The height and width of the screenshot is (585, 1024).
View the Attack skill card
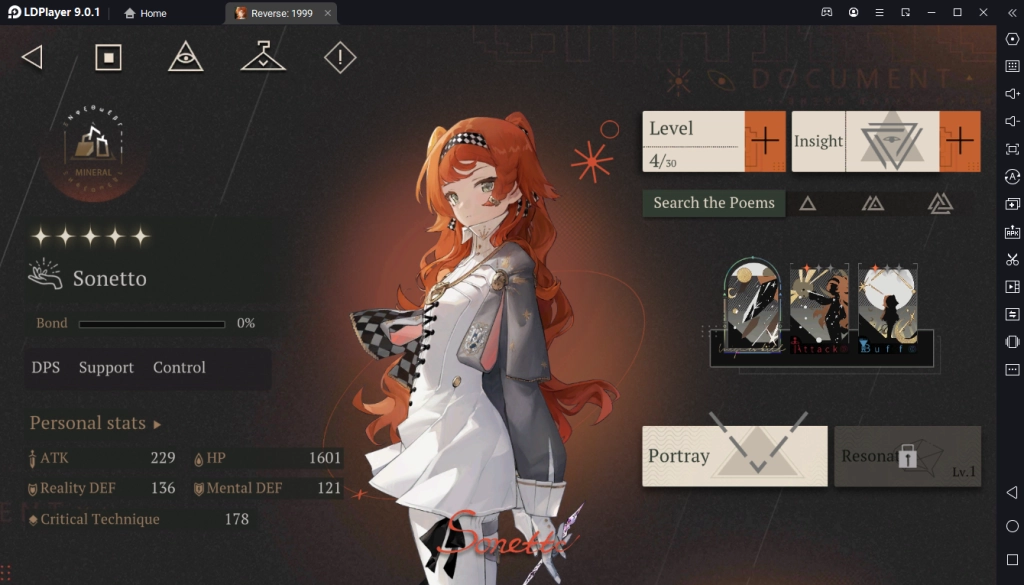click(x=819, y=308)
